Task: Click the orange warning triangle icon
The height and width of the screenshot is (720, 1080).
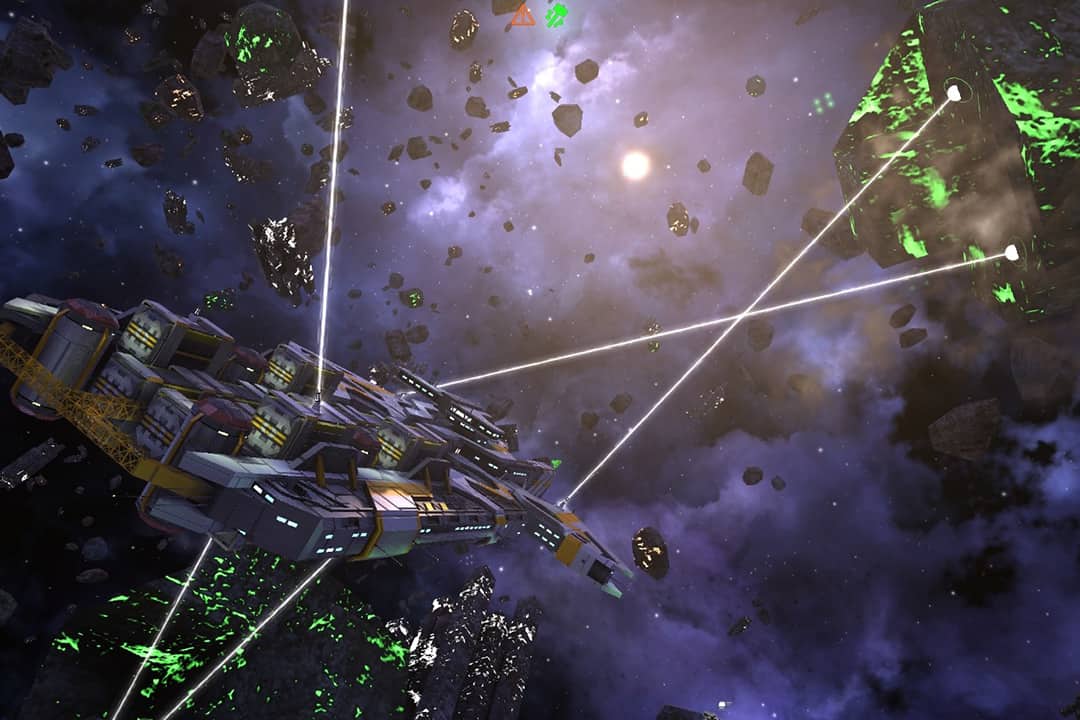Action: (522, 15)
